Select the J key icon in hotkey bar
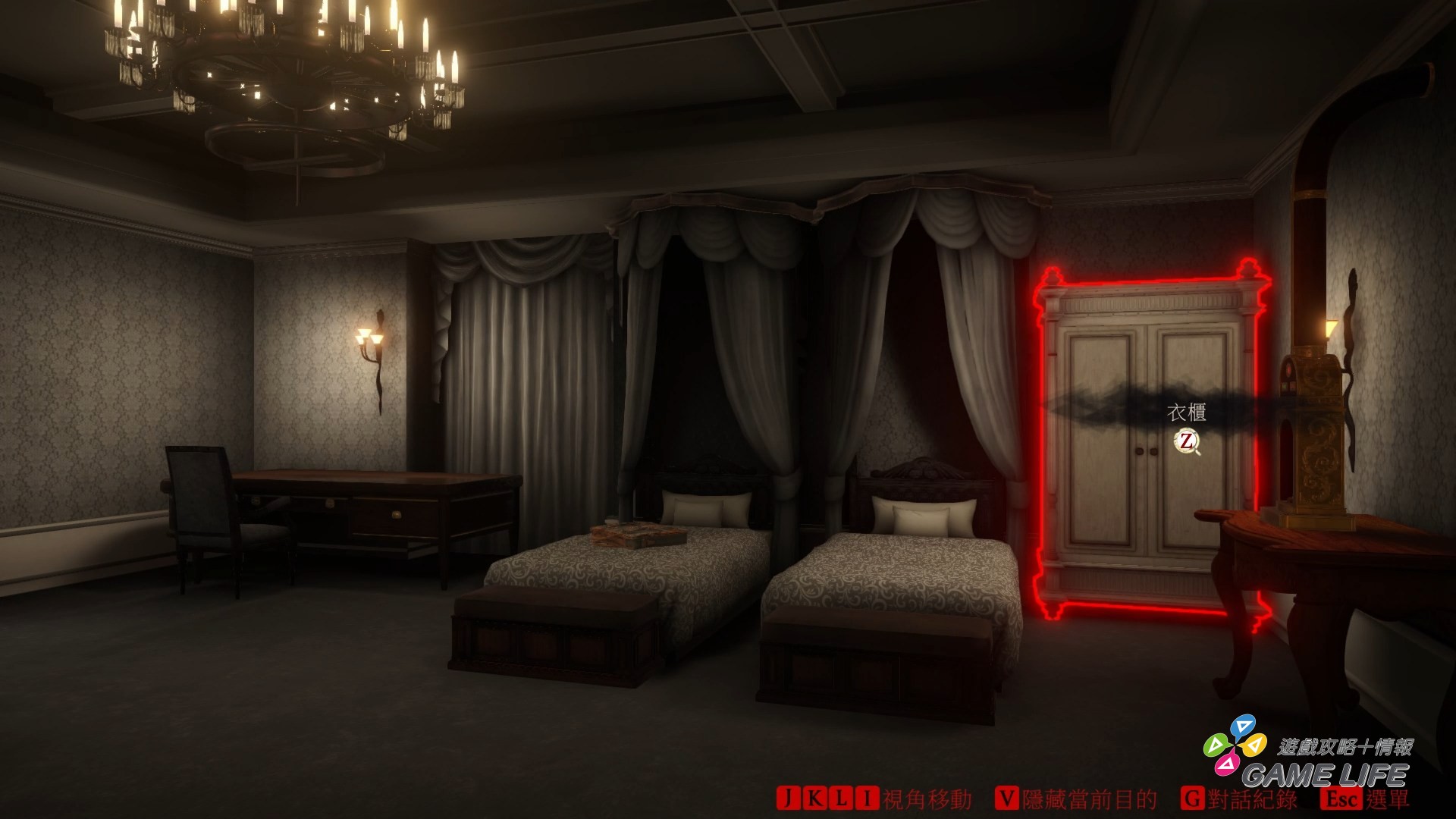The width and height of the screenshot is (1456, 819). pos(787,799)
